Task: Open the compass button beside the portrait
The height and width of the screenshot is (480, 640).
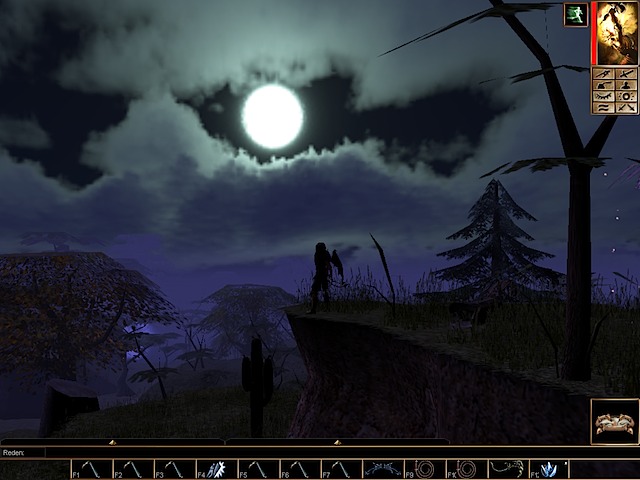Action: tap(604, 74)
